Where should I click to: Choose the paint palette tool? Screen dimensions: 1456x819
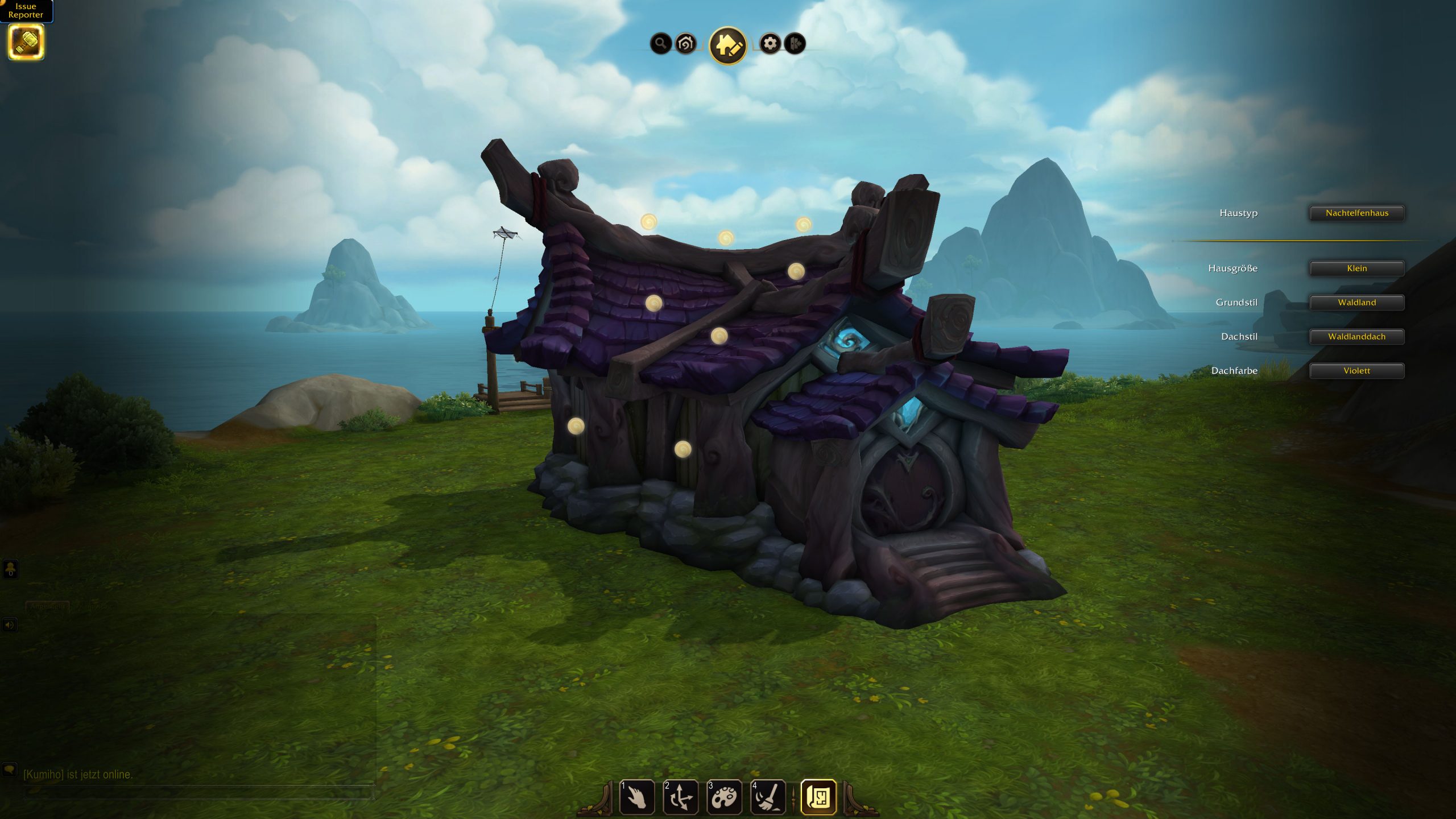point(725,797)
